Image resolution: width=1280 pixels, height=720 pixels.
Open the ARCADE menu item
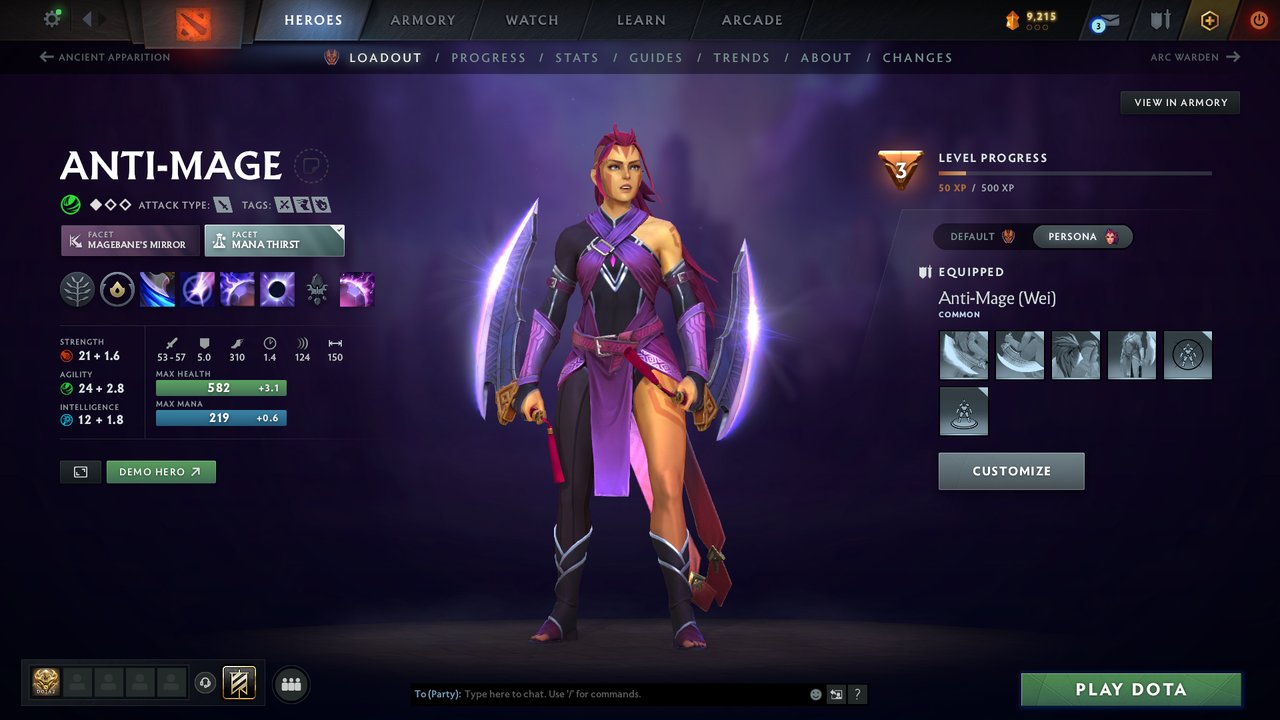tap(751, 20)
